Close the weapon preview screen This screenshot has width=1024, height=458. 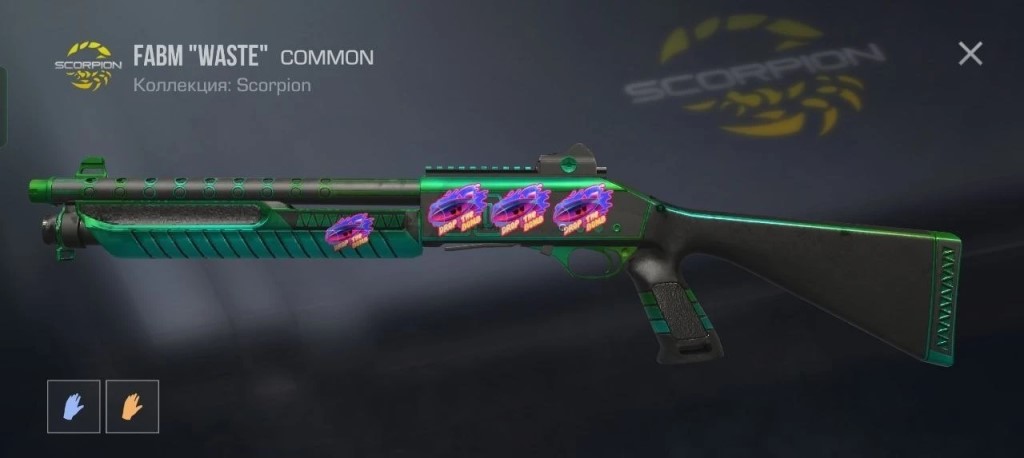(970, 54)
